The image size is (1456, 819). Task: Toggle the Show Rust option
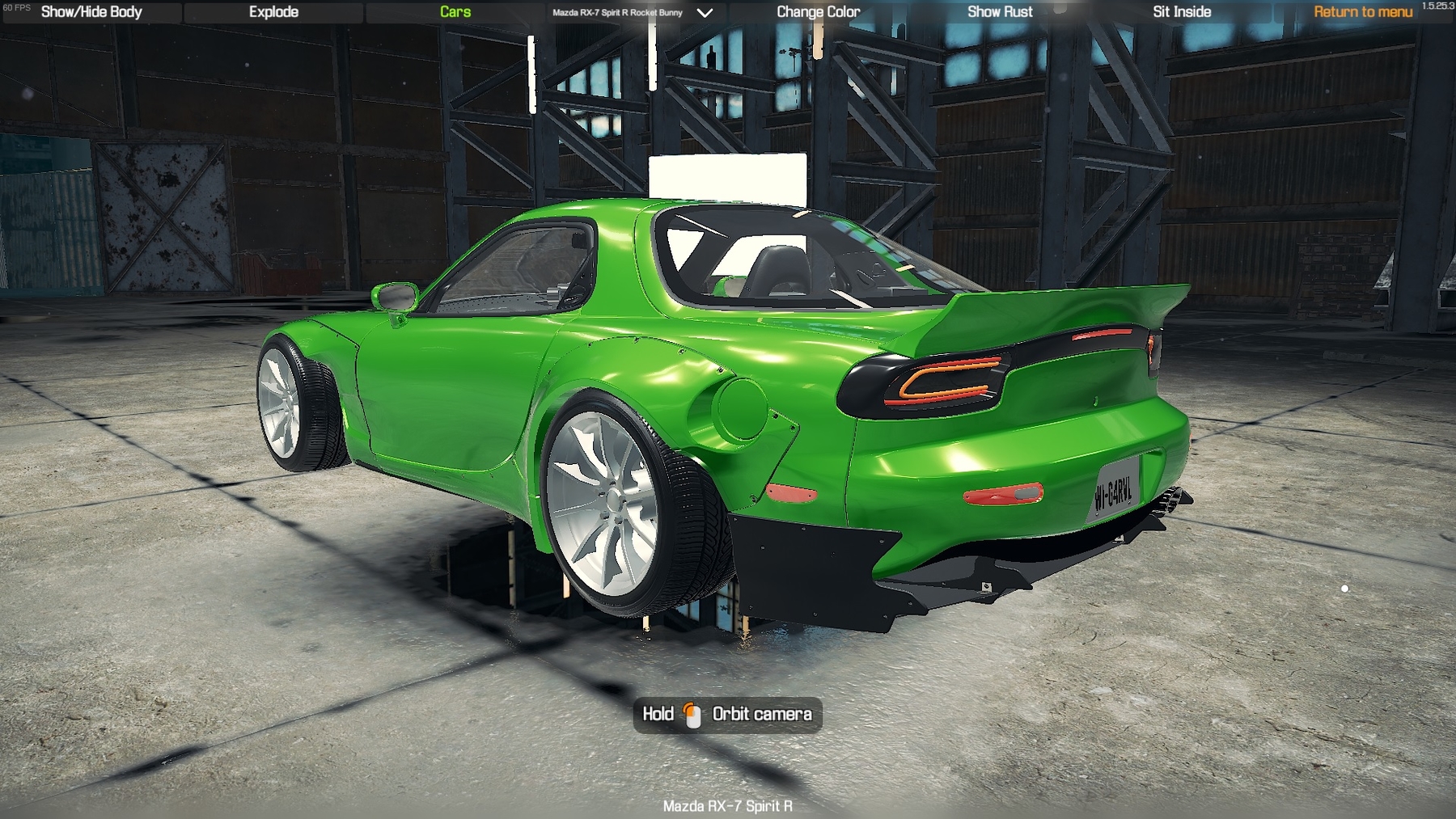(1000, 12)
